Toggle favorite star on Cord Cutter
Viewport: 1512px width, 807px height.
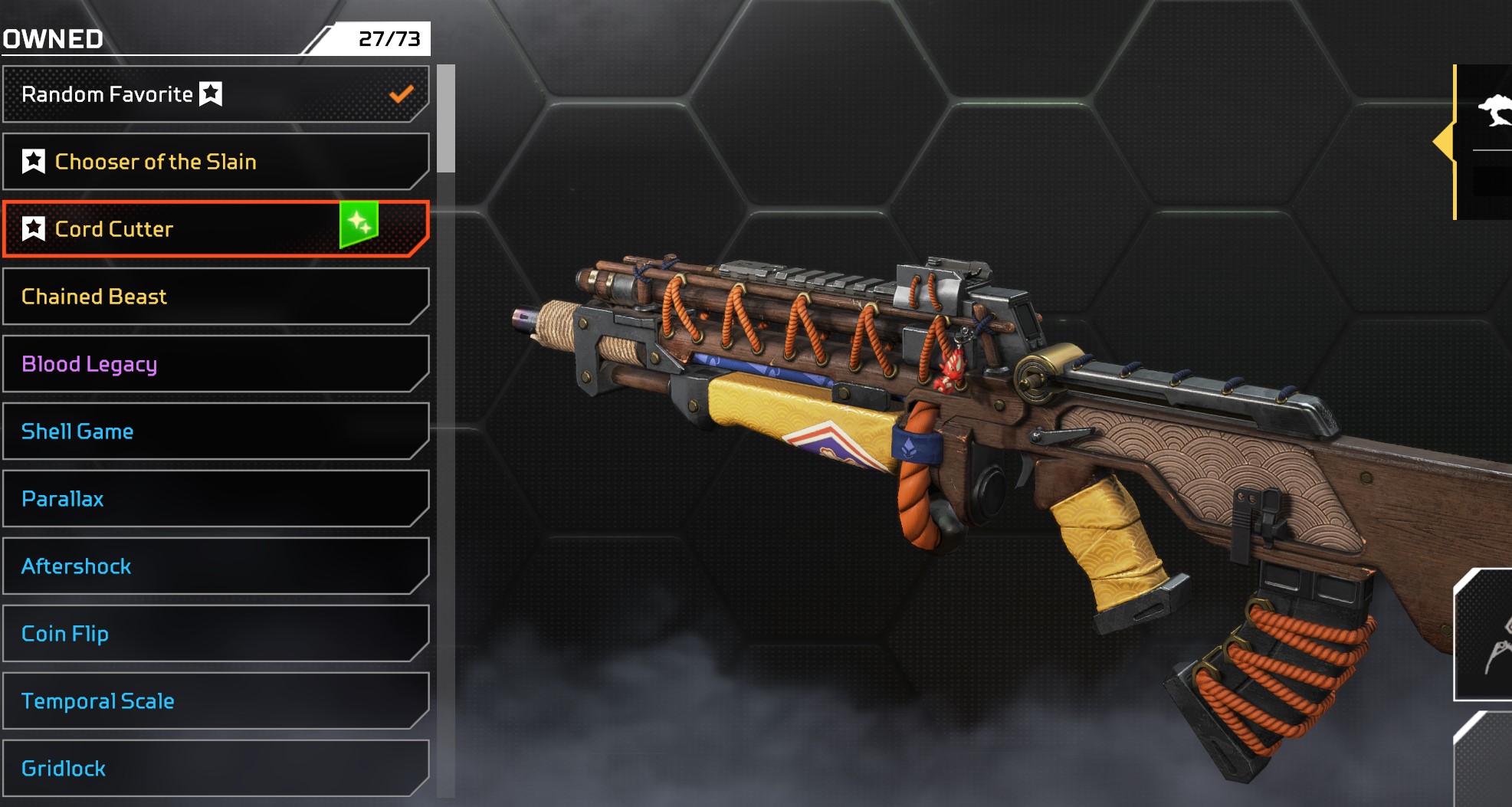coord(34,229)
